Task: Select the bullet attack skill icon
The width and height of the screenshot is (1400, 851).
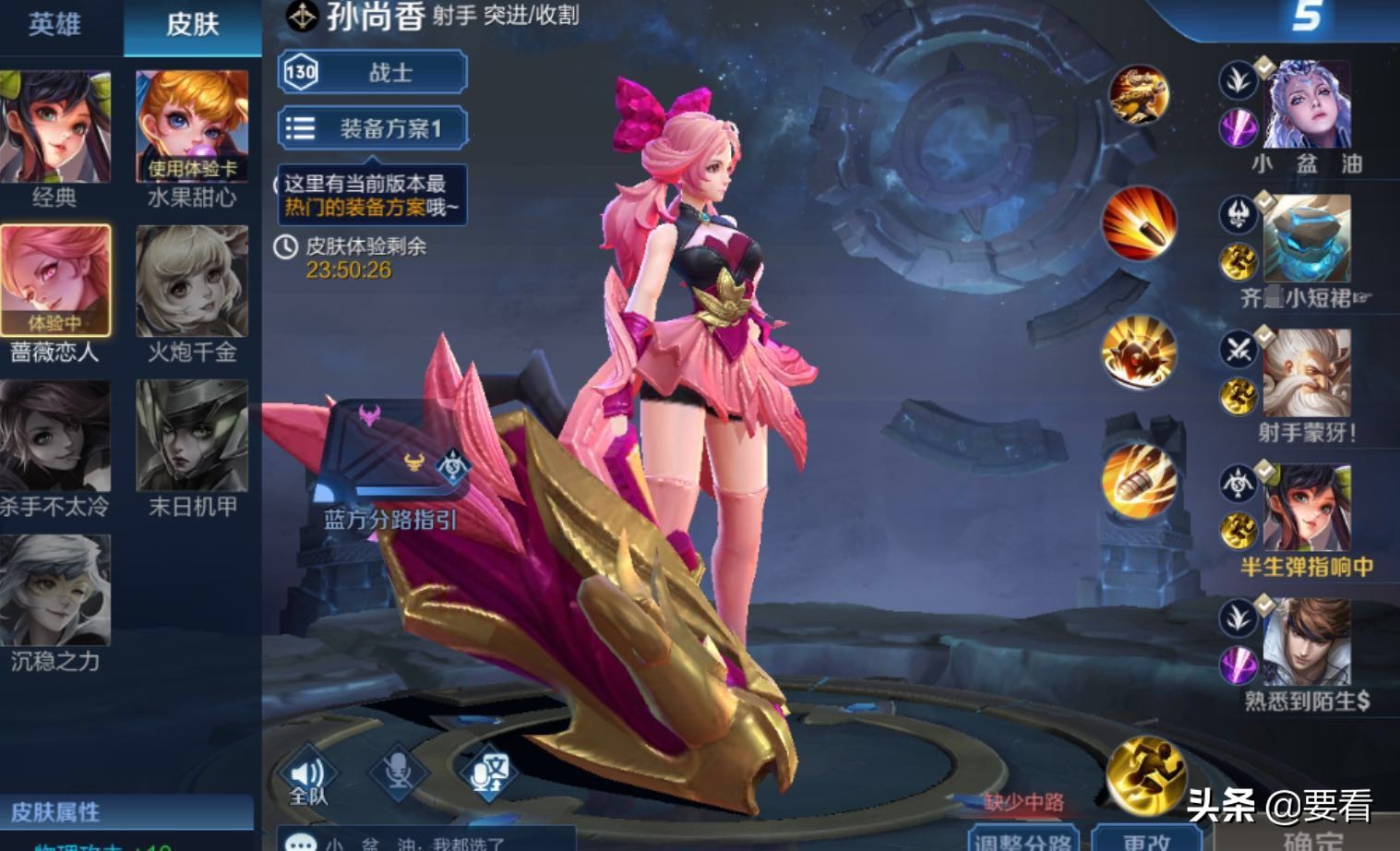Action: coord(1137,231)
